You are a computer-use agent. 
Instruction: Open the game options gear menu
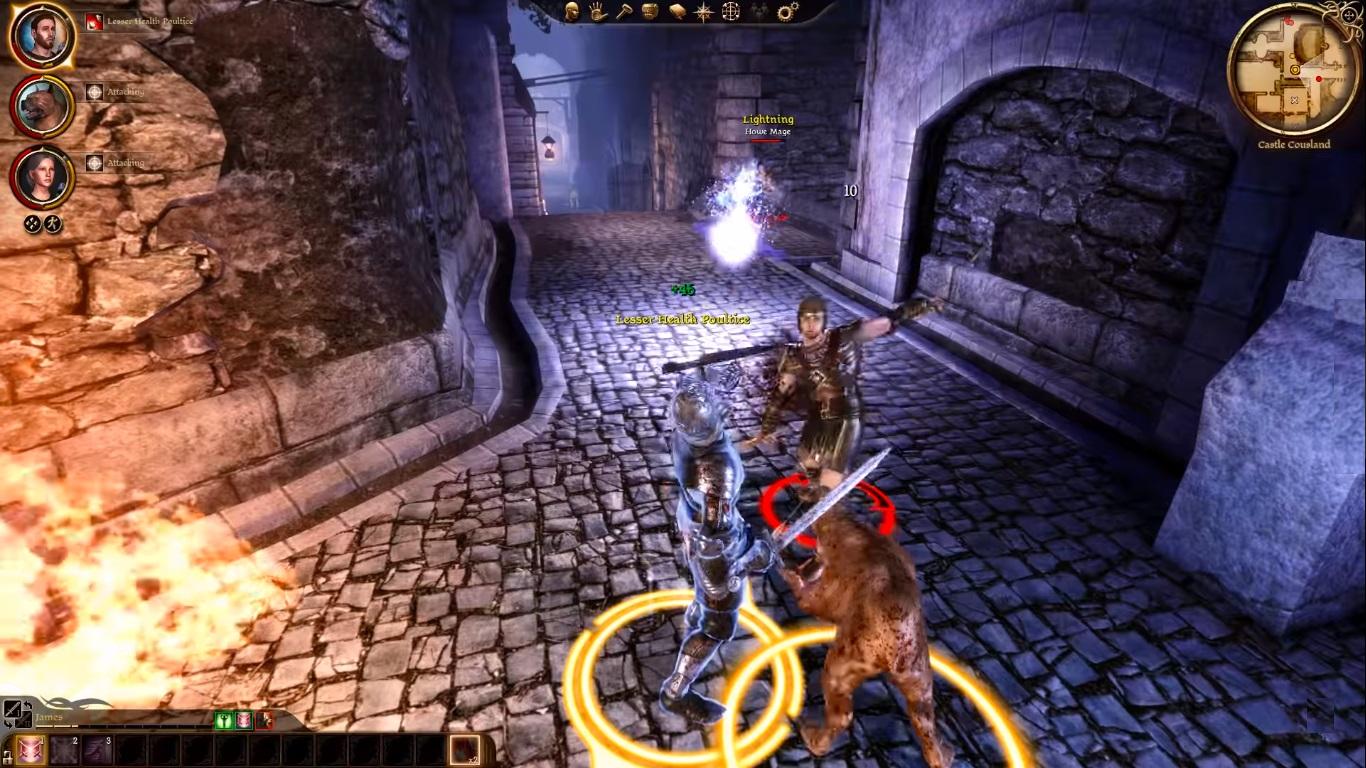[x=787, y=10]
